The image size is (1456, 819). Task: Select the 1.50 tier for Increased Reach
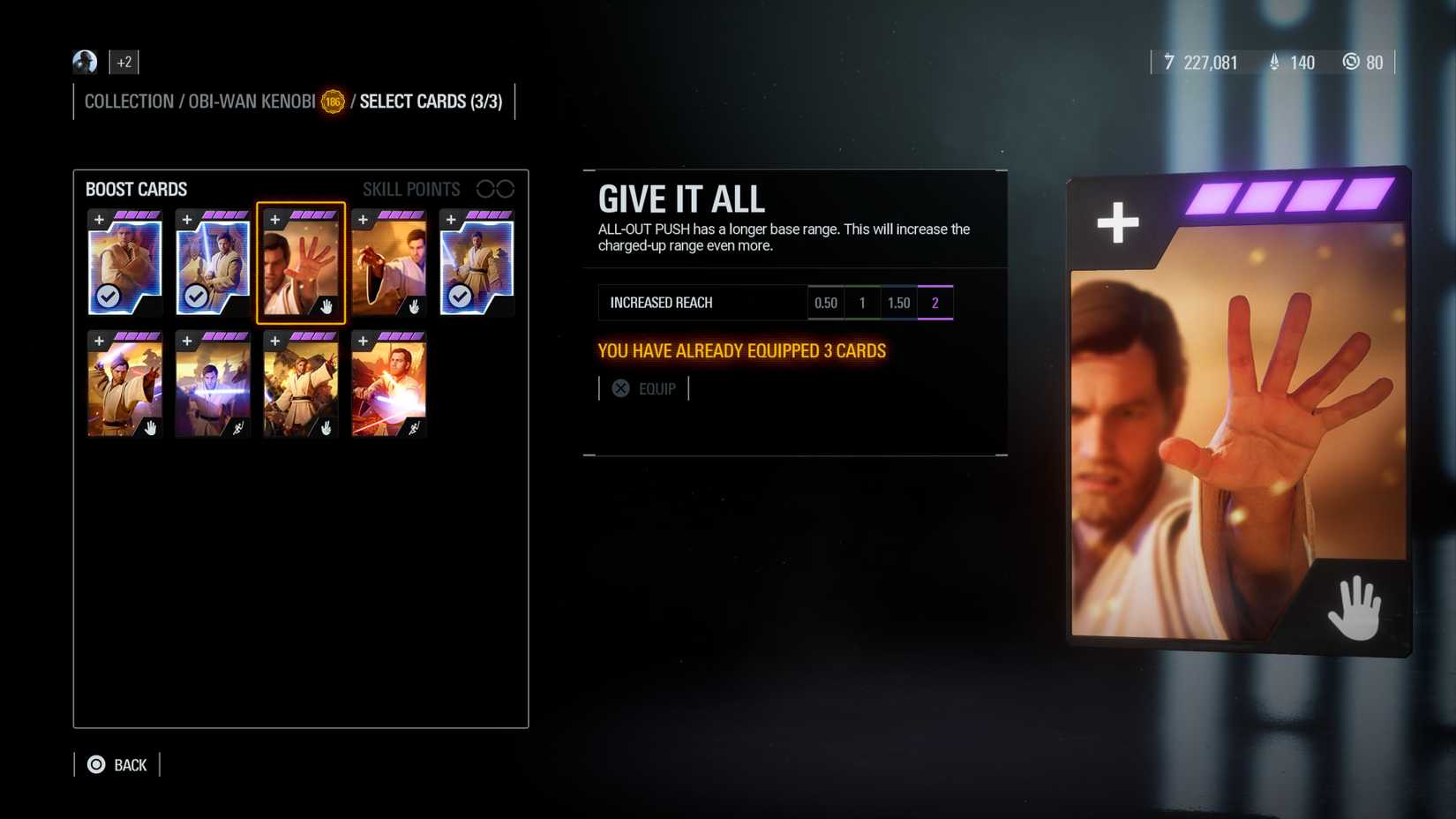pyautogui.click(x=898, y=302)
